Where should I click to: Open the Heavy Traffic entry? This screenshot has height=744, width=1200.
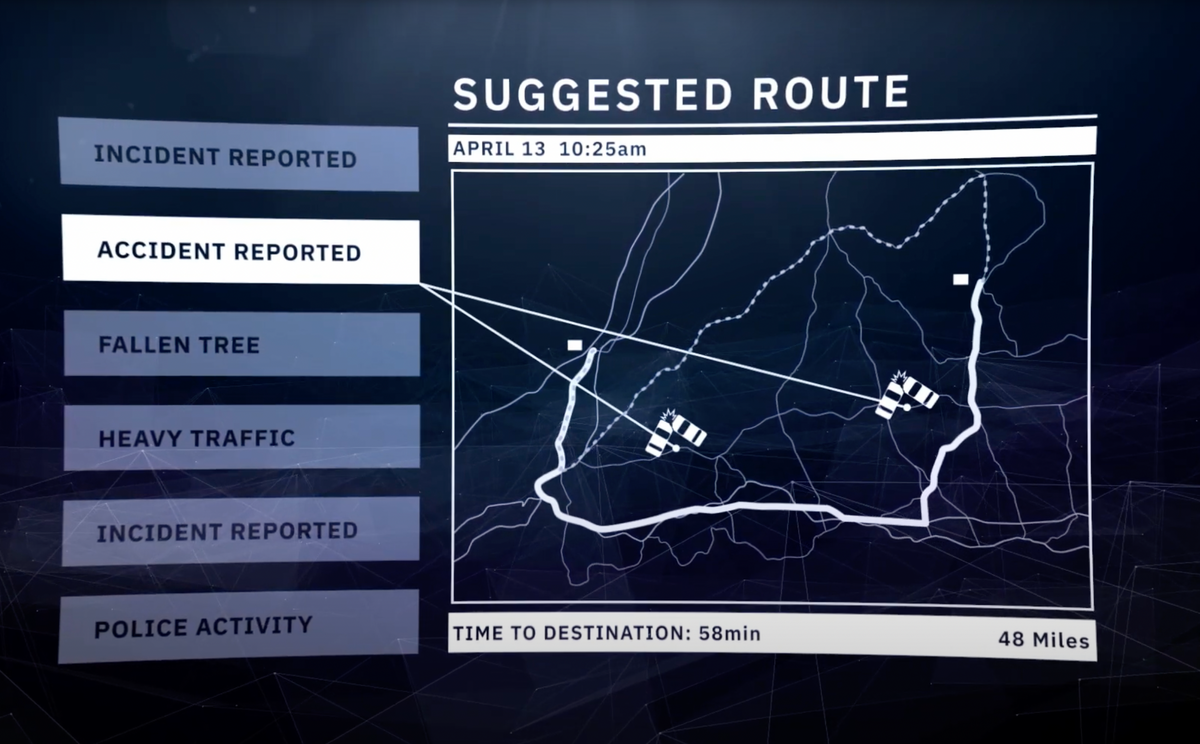(241, 437)
